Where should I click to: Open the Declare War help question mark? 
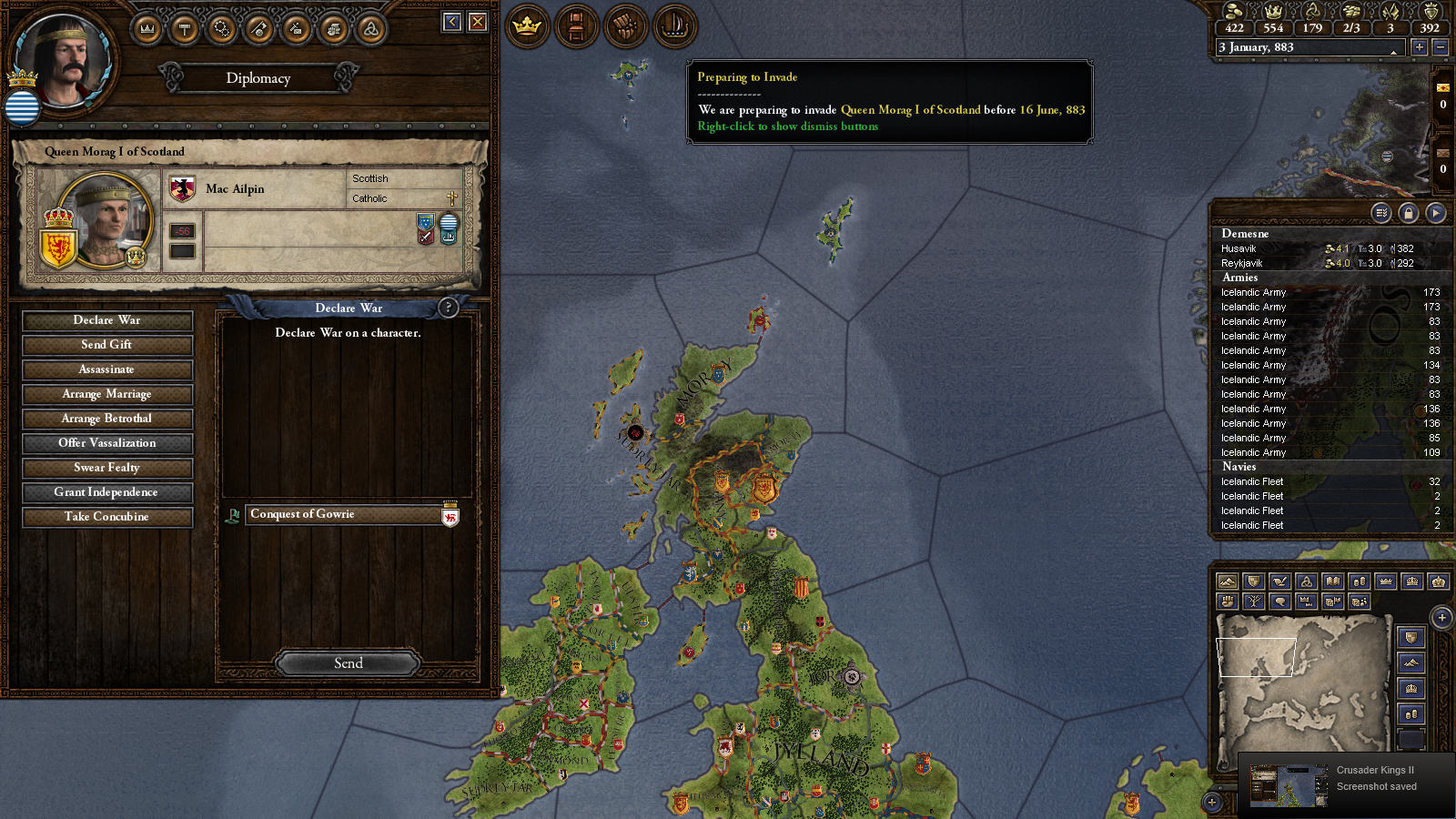point(448,308)
